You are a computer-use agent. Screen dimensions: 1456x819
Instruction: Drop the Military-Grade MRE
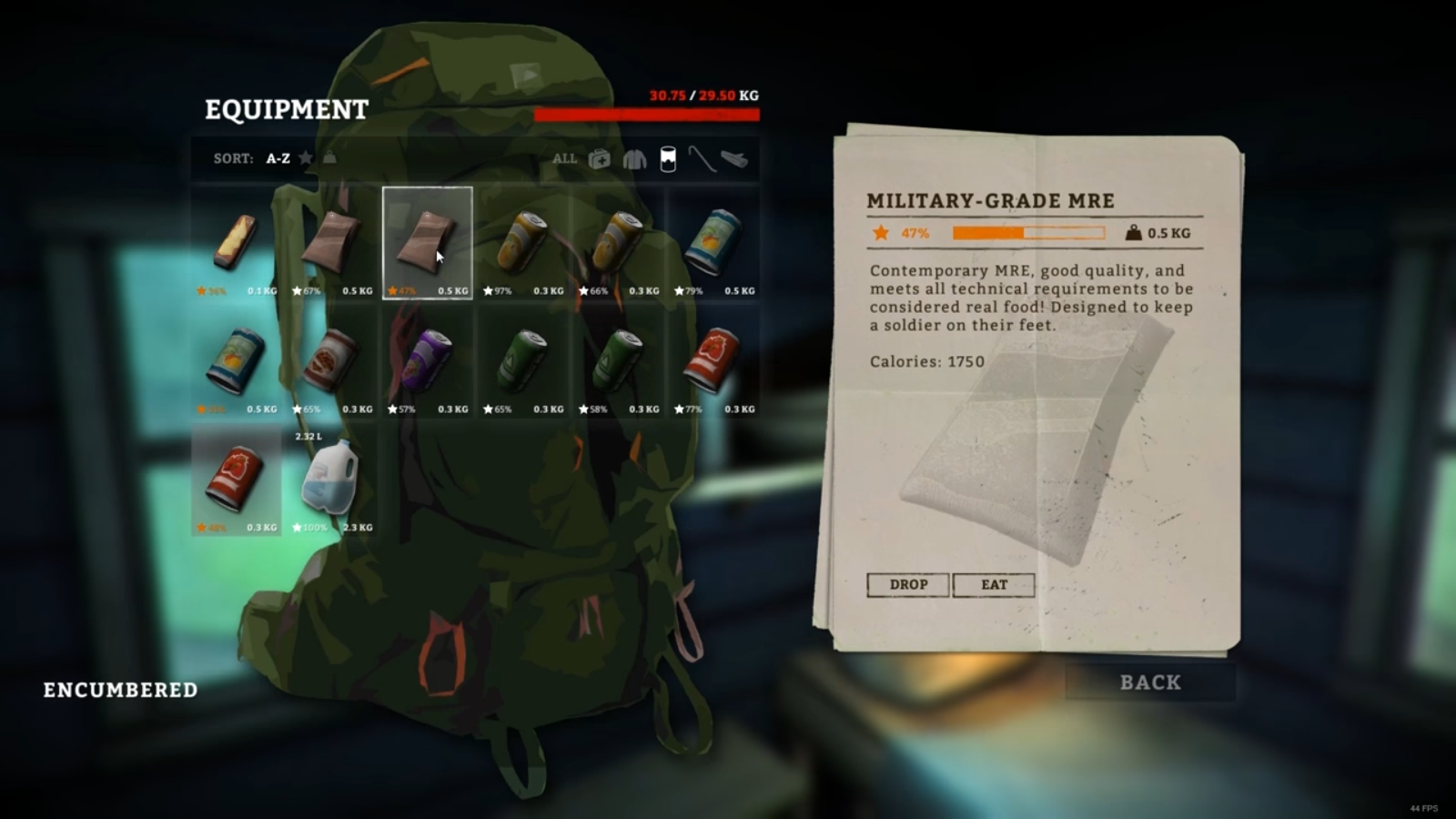907,584
